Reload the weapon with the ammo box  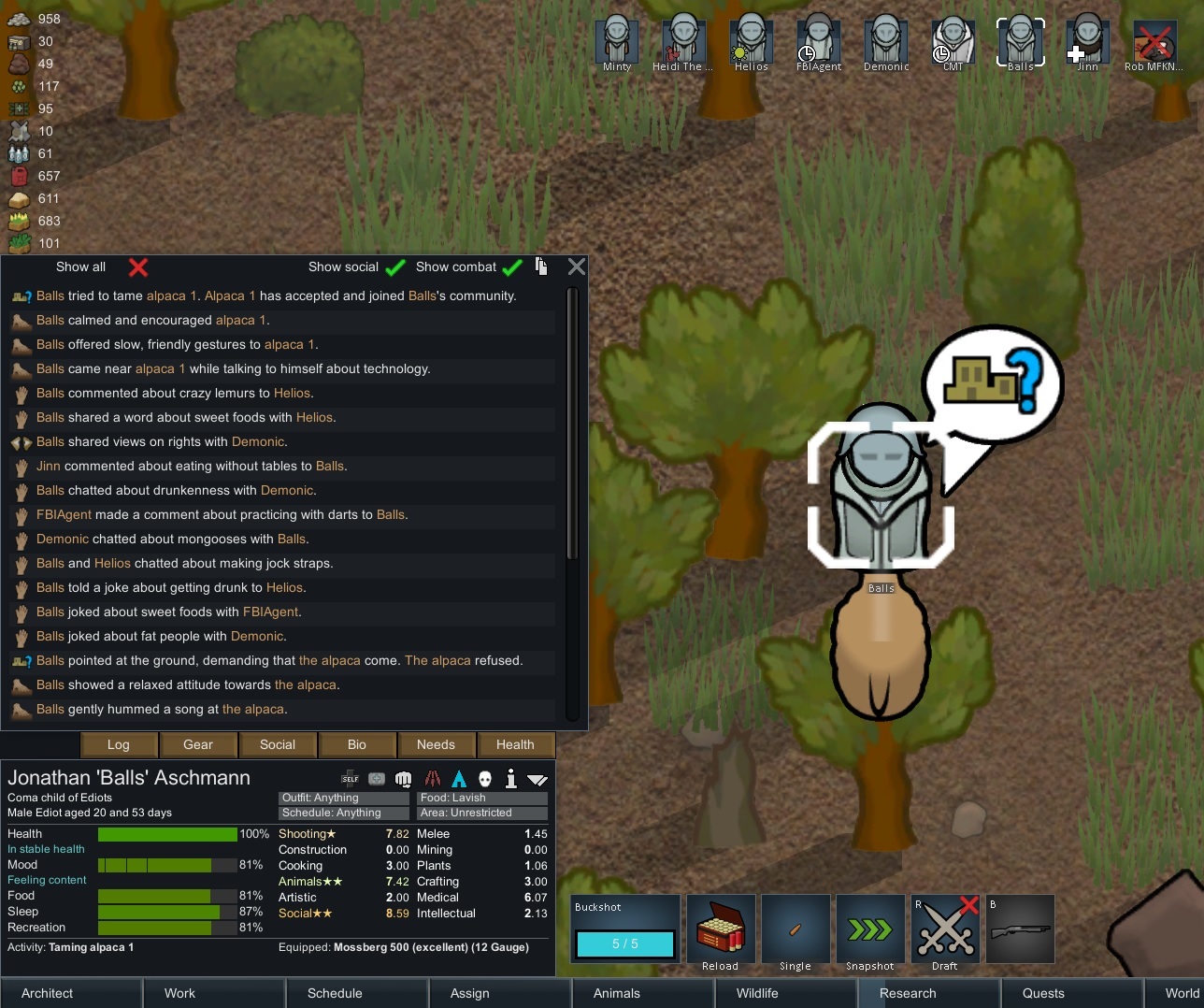721,929
